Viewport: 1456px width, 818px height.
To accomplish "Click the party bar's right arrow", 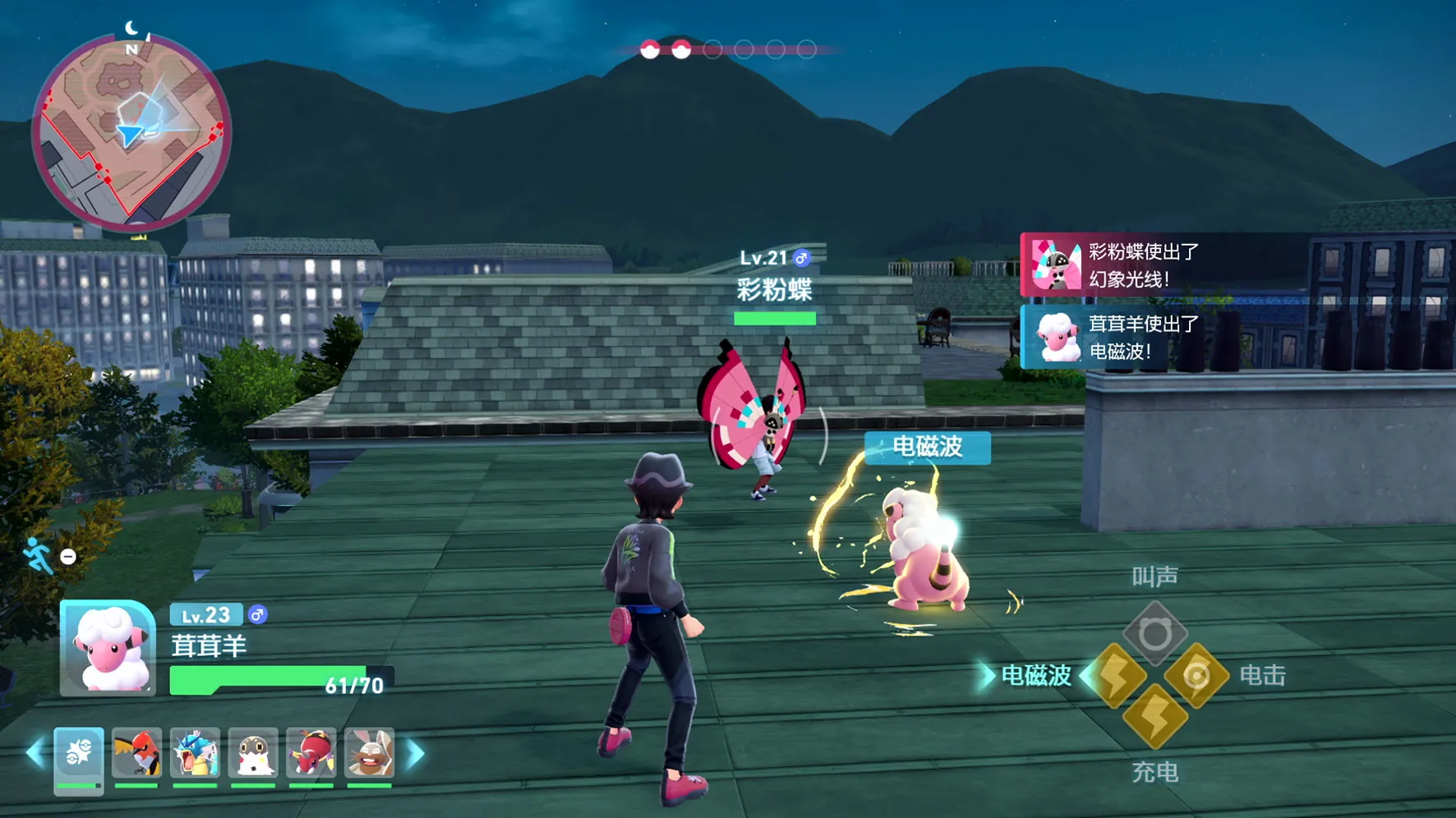I will [416, 753].
